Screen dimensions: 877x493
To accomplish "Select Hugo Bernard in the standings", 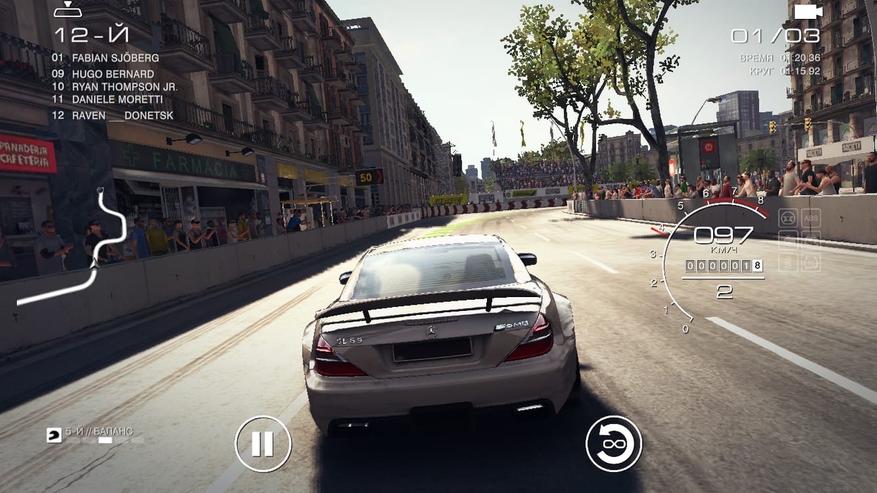I will [104, 74].
